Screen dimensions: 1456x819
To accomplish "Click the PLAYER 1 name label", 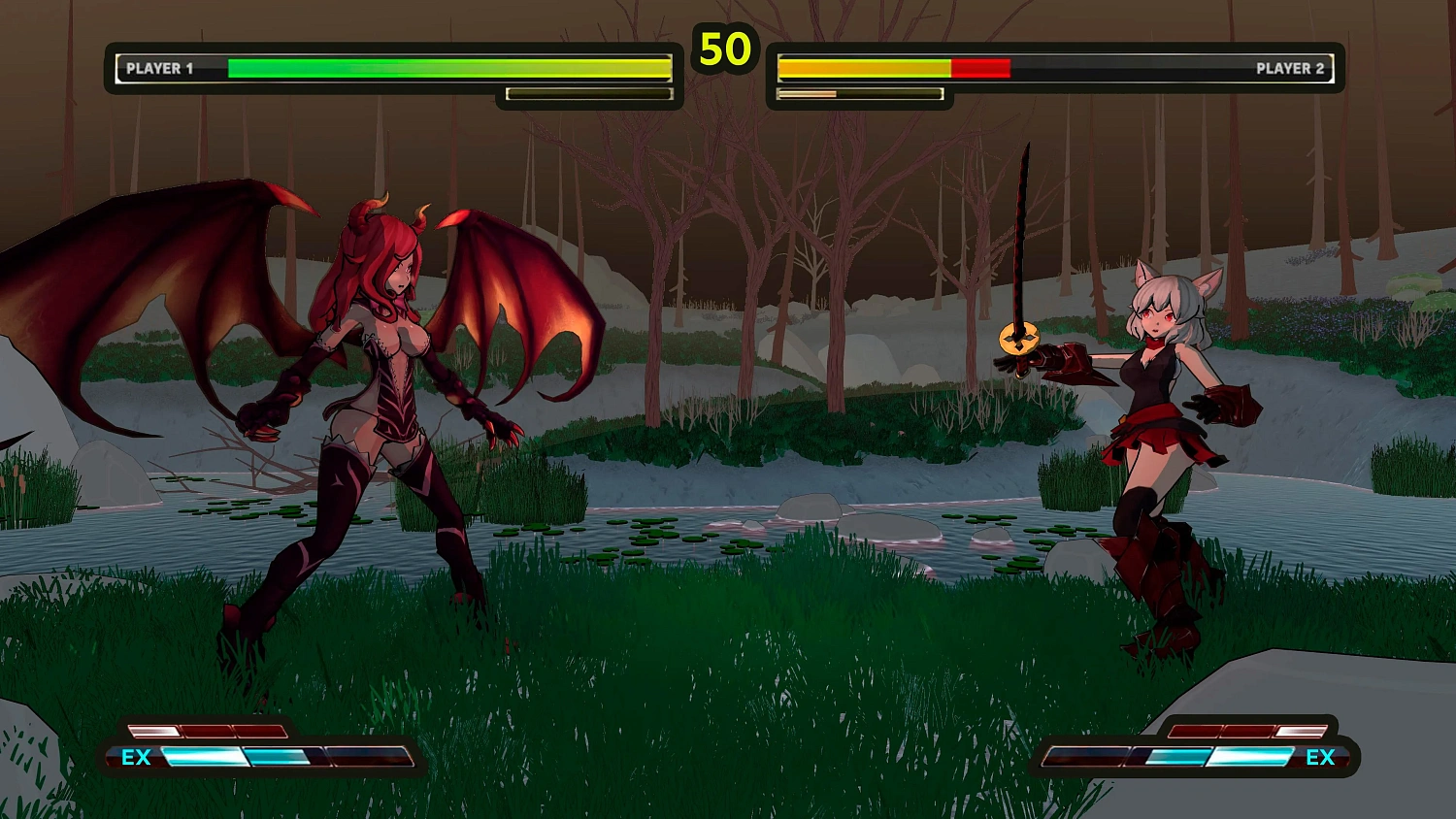I will click(x=160, y=69).
